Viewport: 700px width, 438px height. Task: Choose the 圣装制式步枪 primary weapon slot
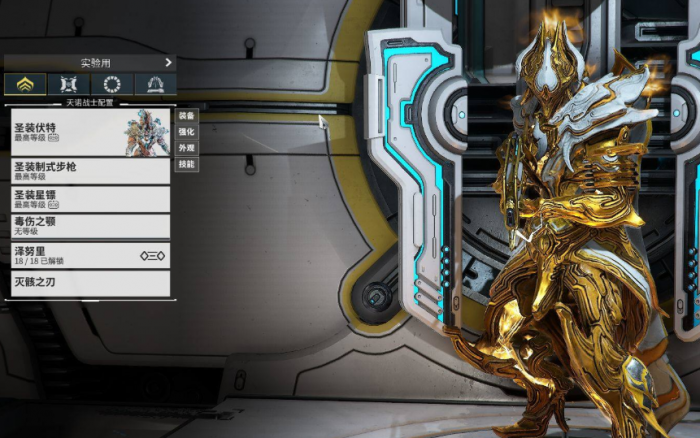point(90,171)
